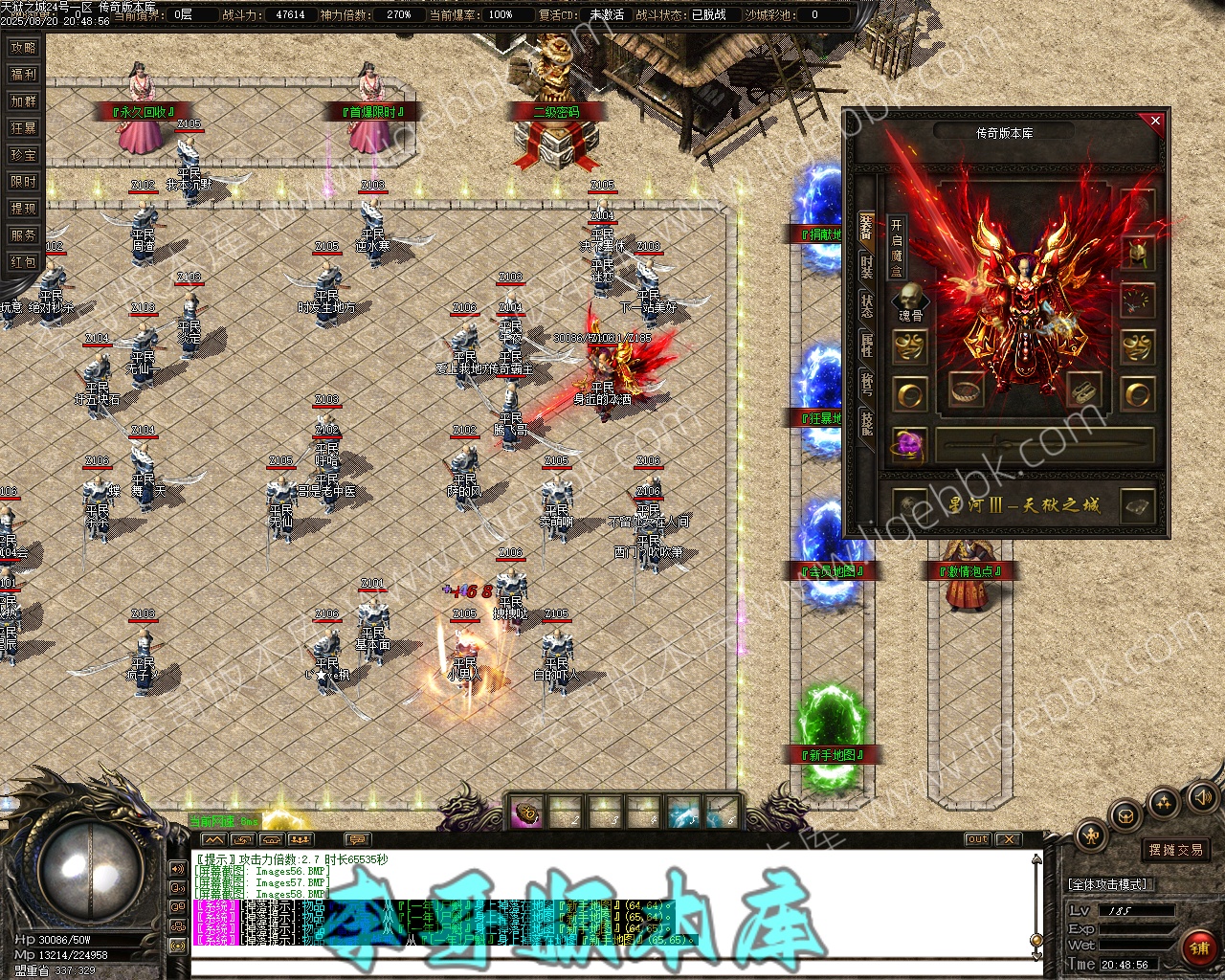Open the red 铺 shop button

coord(1198,948)
